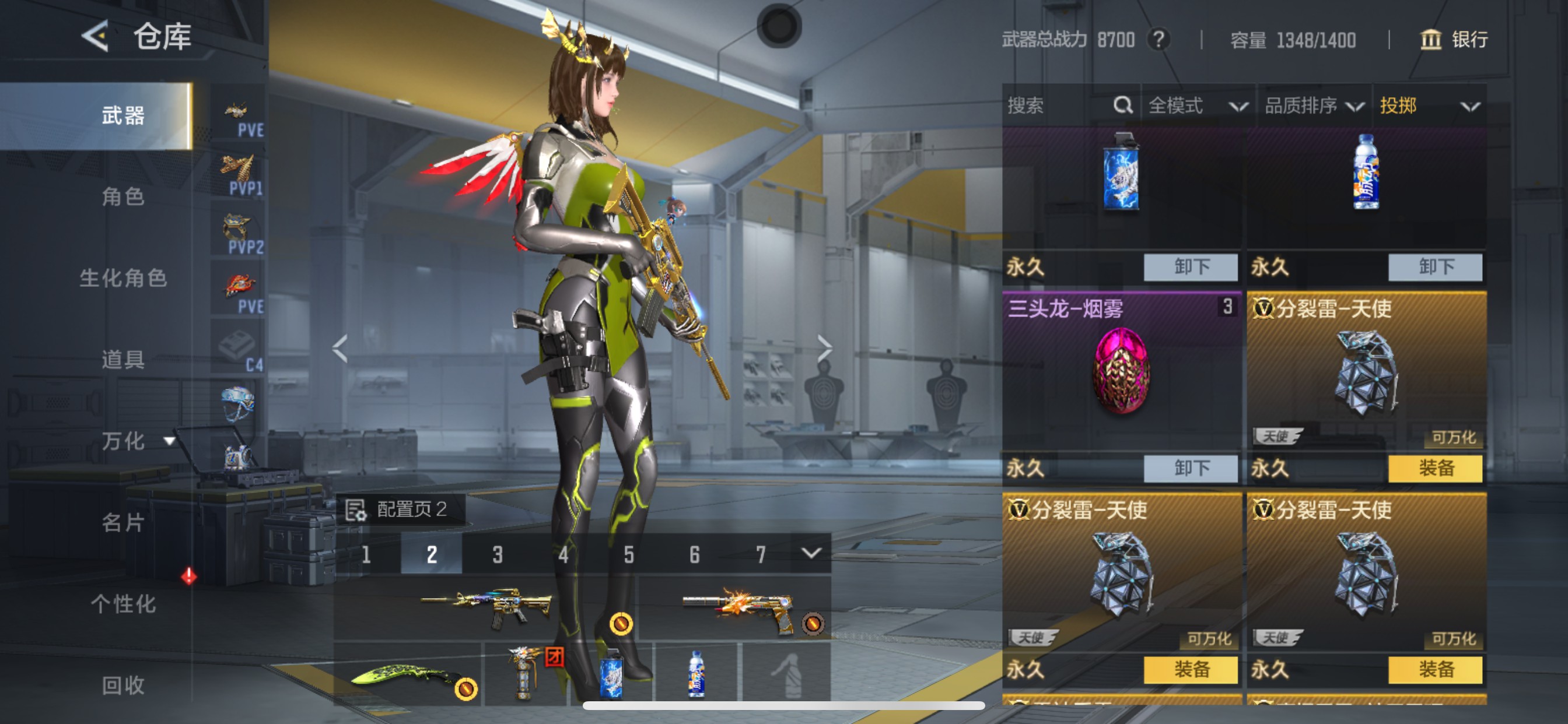Rotate character view with the right arrow
This screenshot has height=724, width=1568.
[824, 349]
